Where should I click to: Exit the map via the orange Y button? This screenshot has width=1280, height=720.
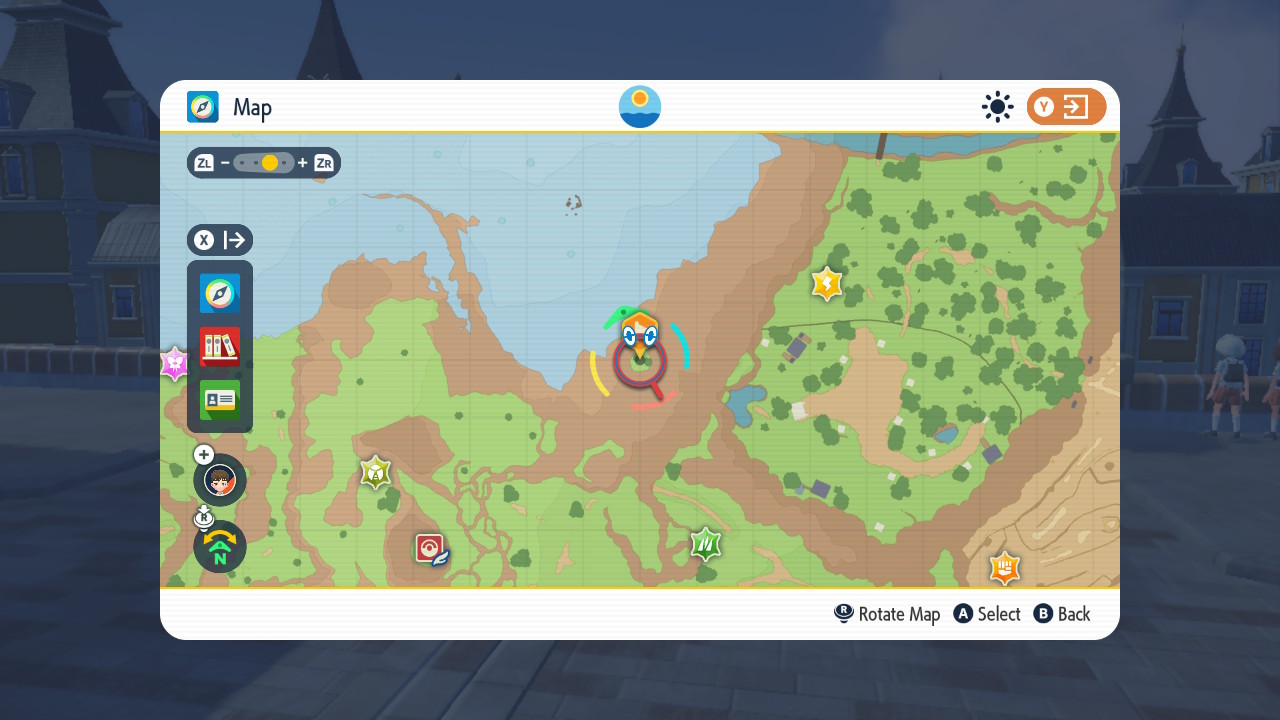[1066, 106]
